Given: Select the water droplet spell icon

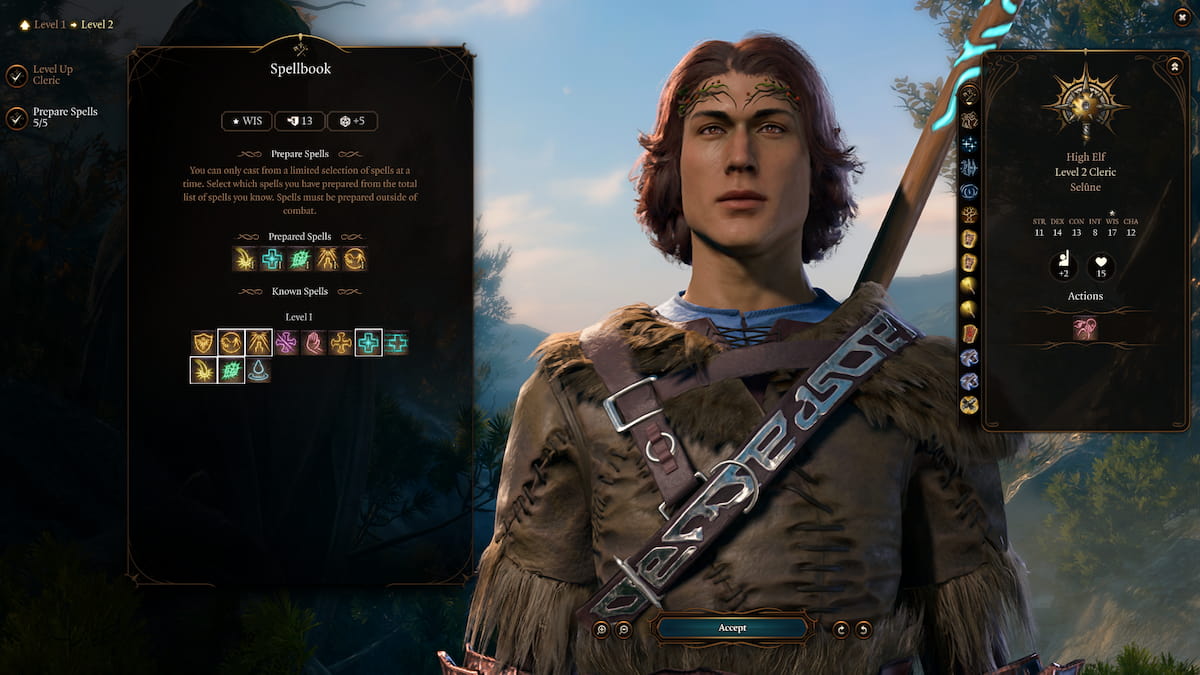Looking at the screenshot, I should point(258,371).
